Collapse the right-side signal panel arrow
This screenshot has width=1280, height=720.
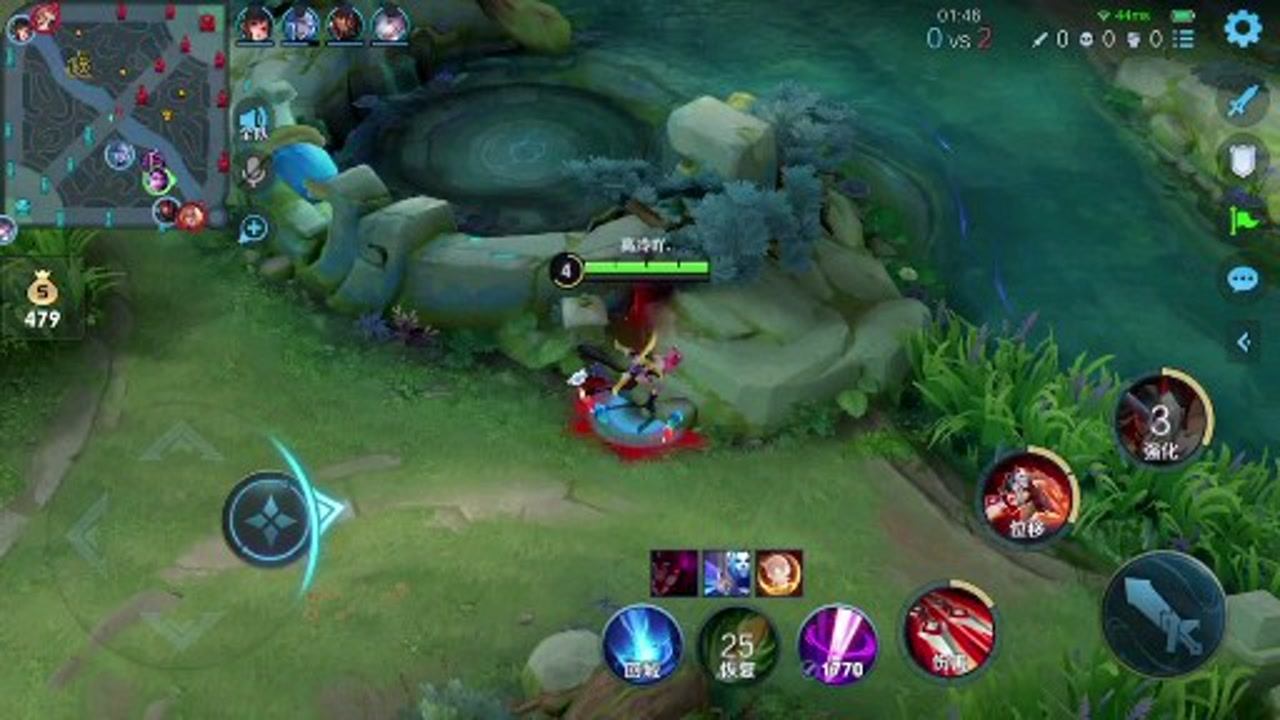1243,342
